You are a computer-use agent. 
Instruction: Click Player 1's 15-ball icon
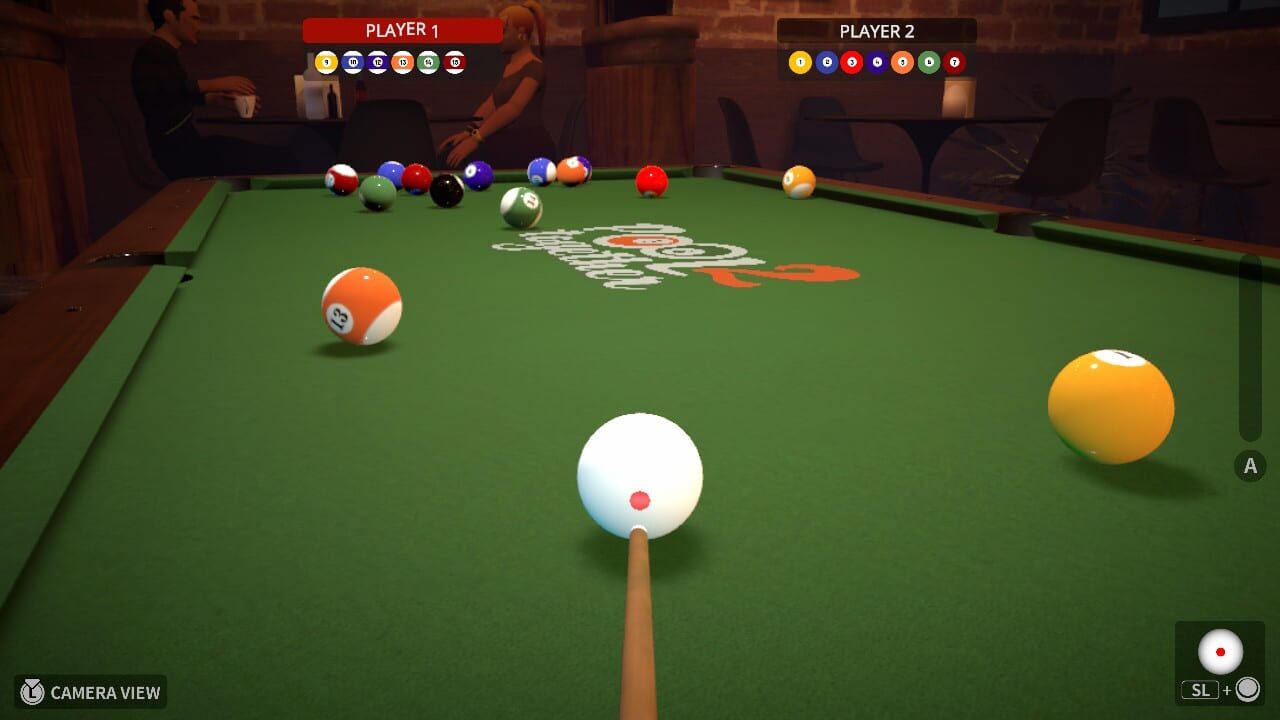click(x=454, y=62)
